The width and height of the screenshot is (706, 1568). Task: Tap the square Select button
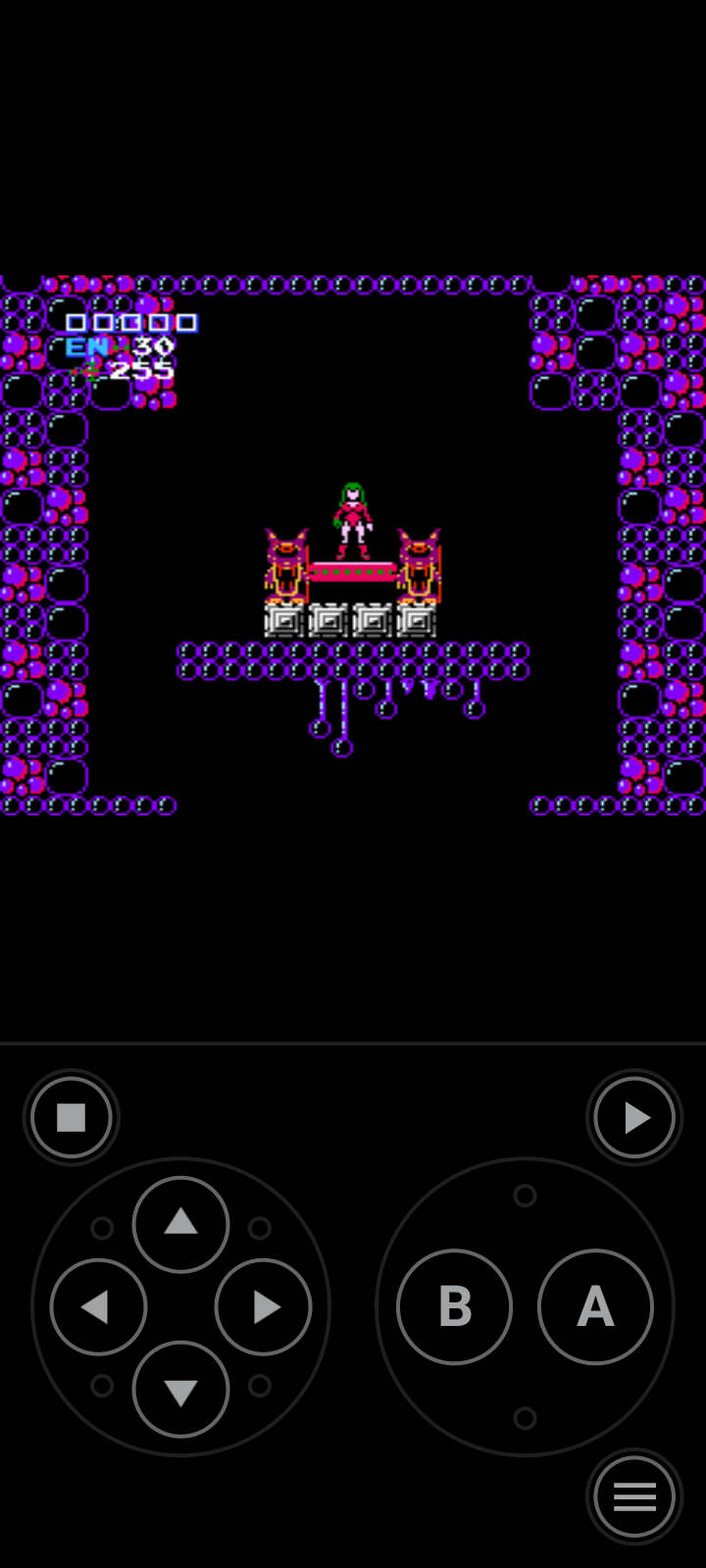click(x=72, y=1117)
